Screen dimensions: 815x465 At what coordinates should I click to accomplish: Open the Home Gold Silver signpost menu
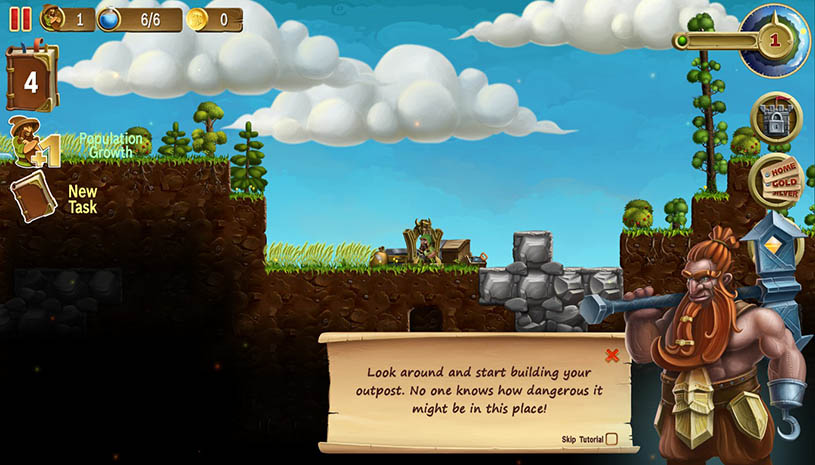point(776,182)
